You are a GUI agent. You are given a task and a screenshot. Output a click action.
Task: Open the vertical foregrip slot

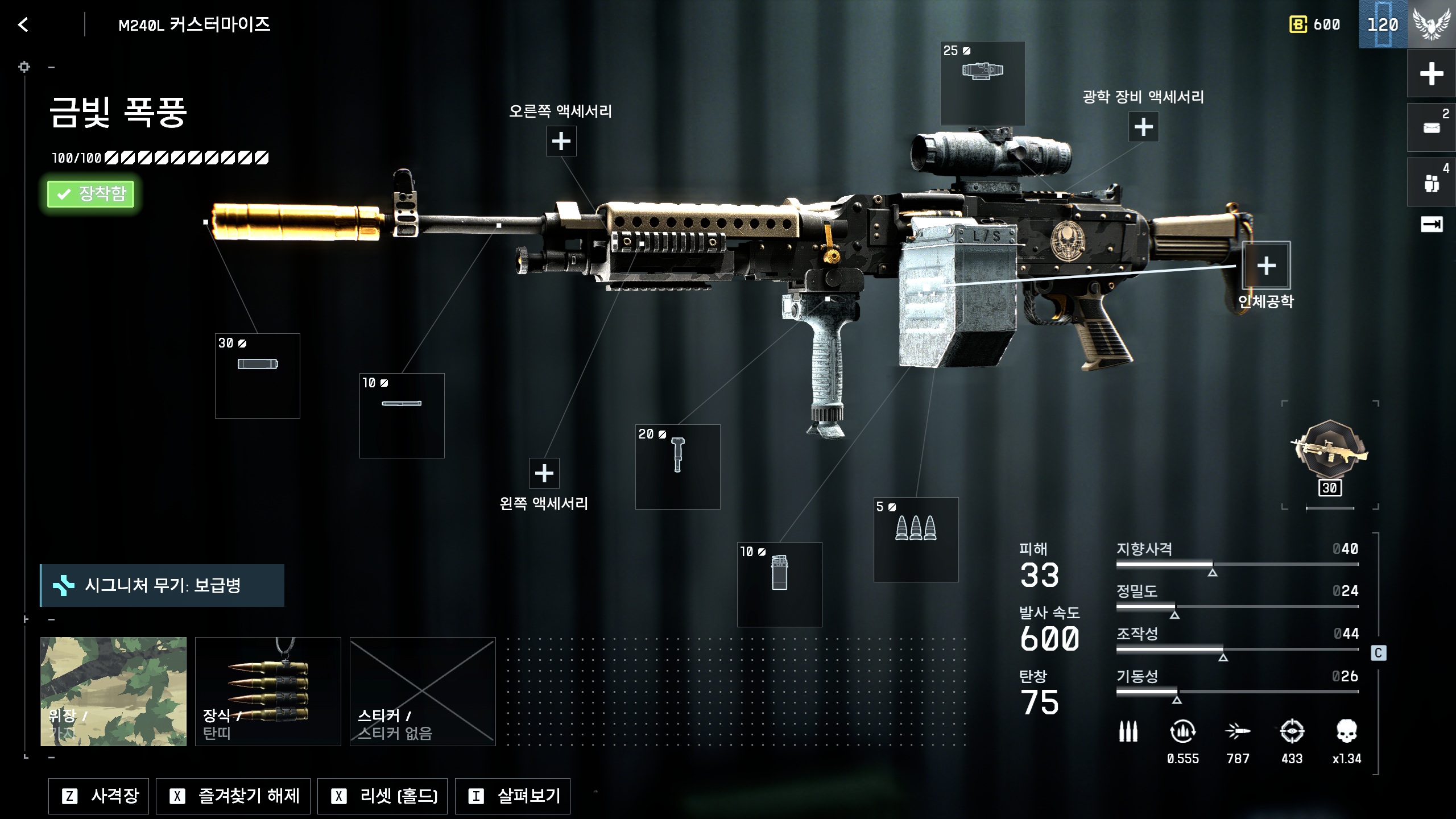click(677, 466)
